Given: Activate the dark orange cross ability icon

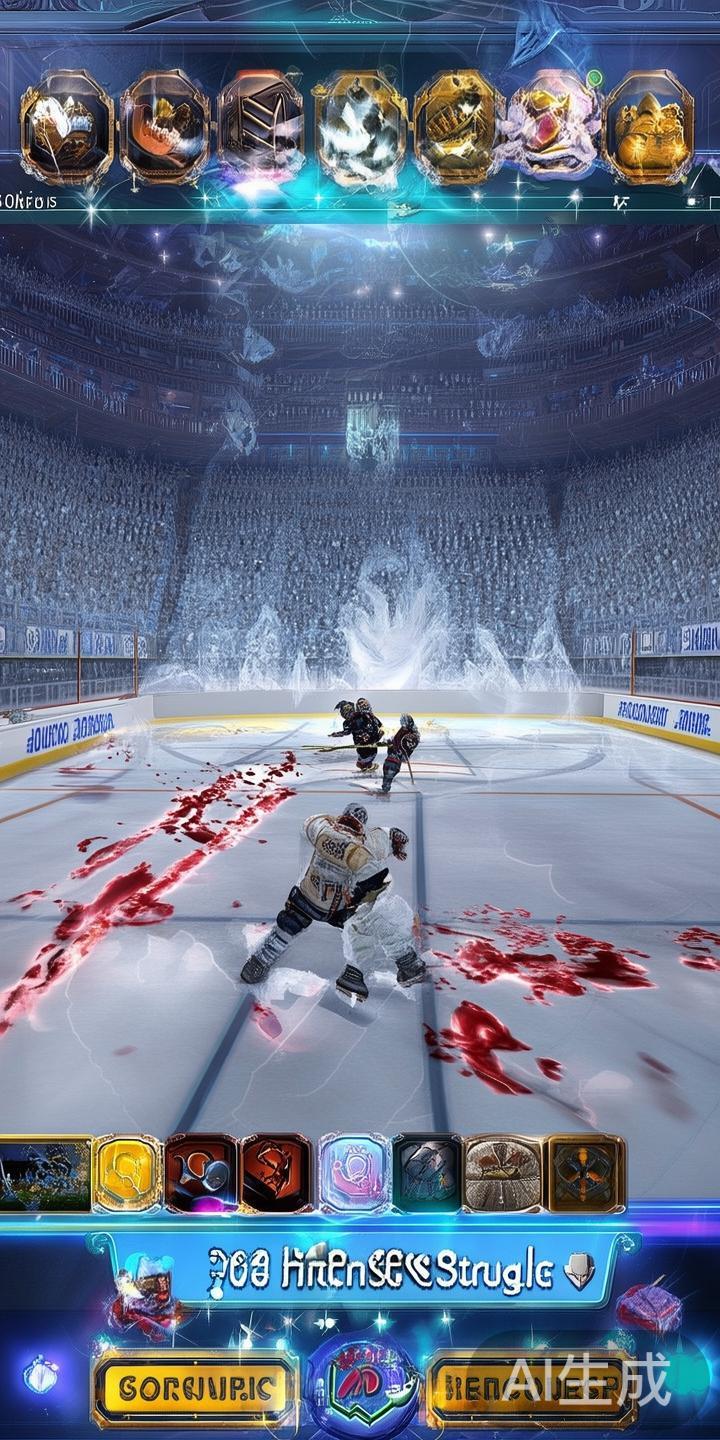Looking at the screenshot, I should [x=585, y=1174].
